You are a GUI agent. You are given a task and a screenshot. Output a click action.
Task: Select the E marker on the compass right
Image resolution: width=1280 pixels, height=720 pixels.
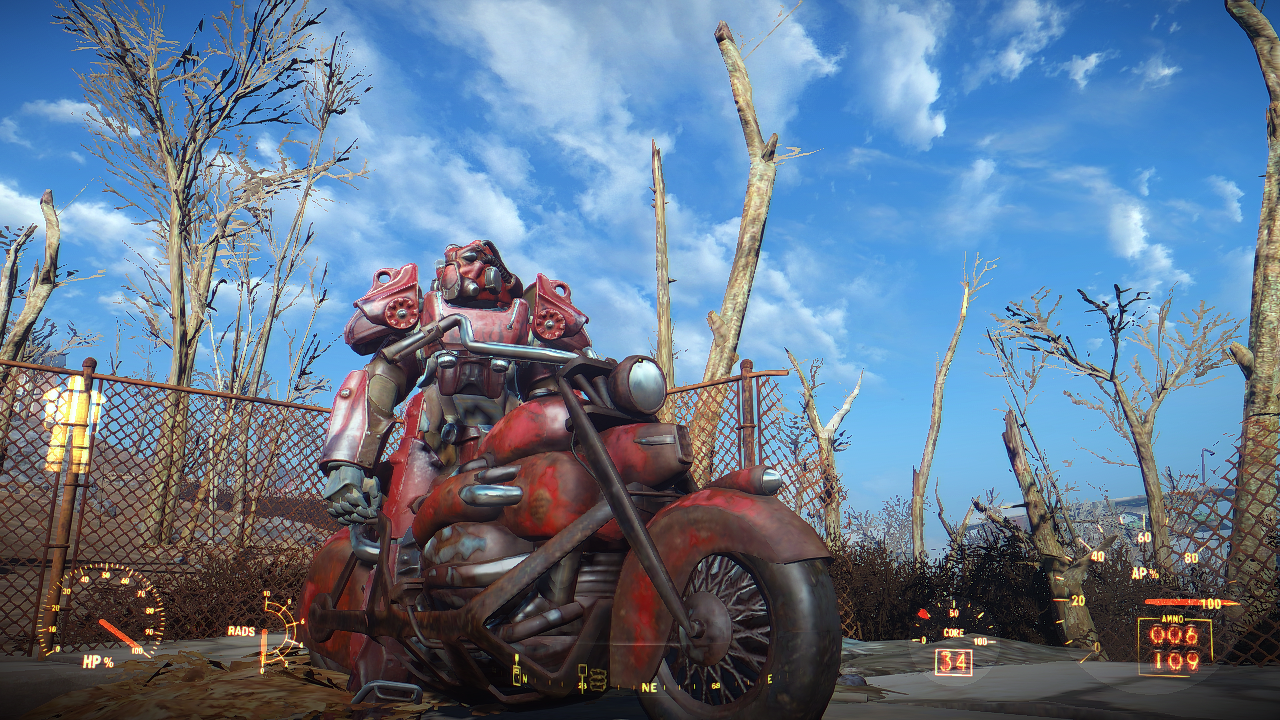769,679
